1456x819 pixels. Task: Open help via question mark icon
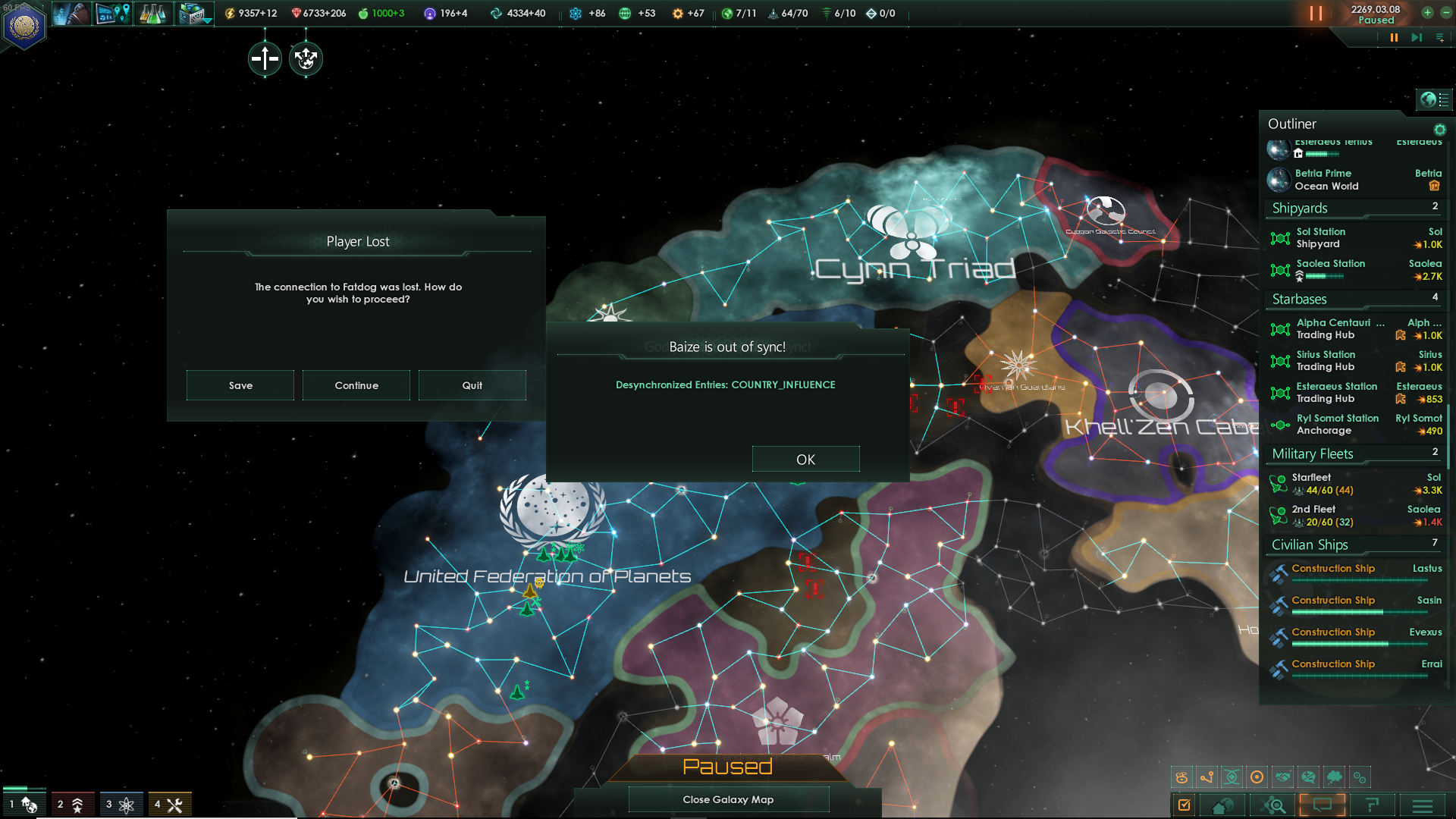tap(1374, 805)
